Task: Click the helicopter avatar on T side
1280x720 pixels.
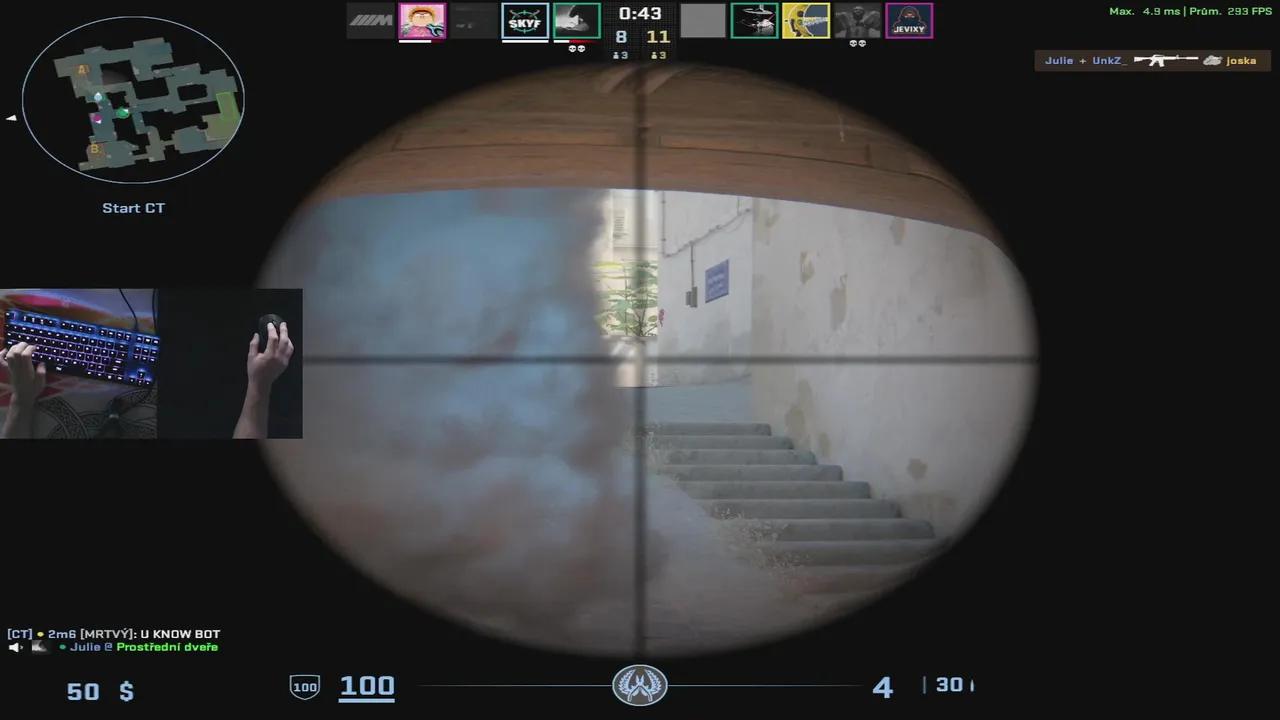Action: pos(755,20)
